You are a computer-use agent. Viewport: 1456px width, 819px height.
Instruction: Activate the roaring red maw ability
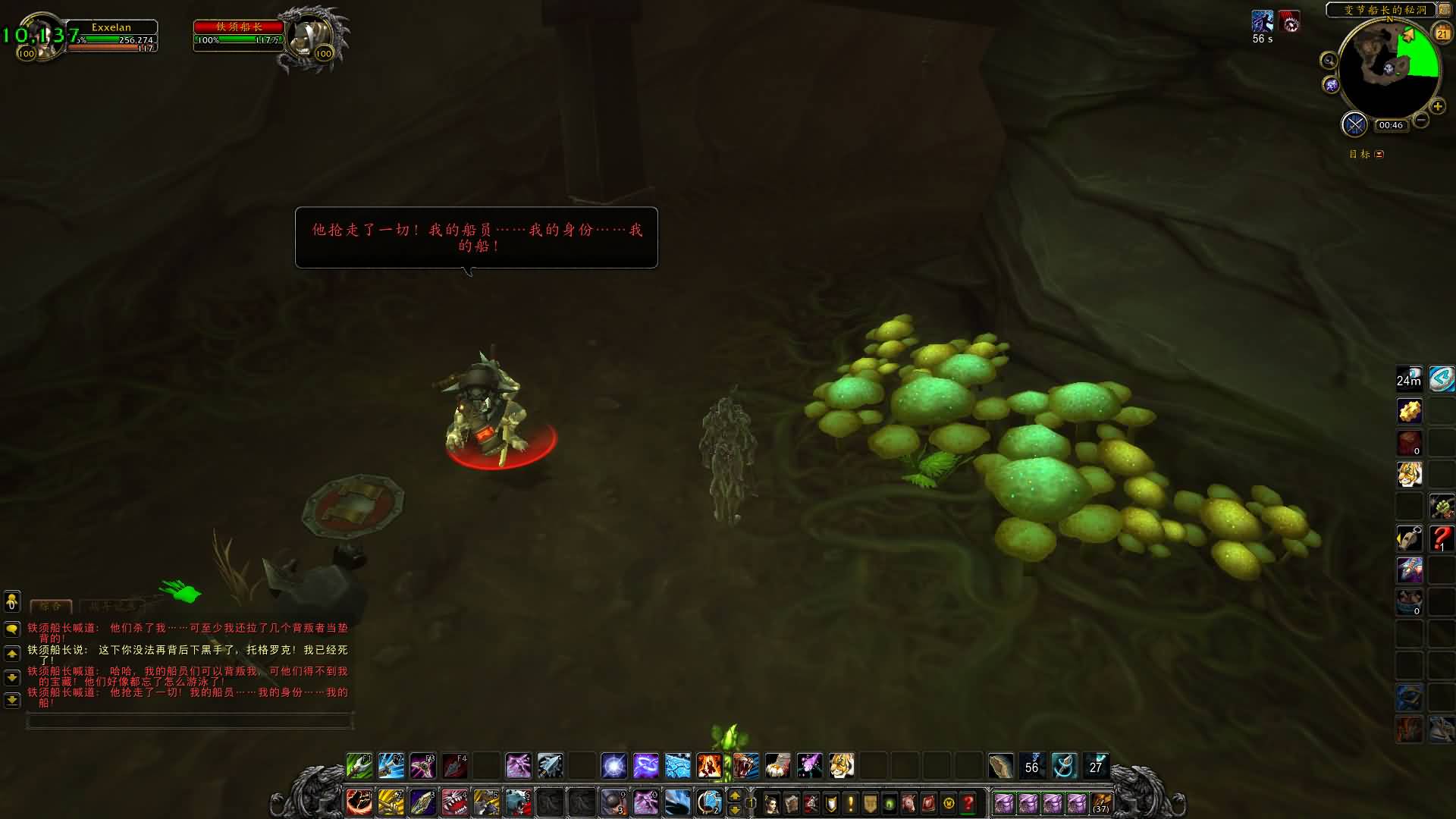pyautogui.click(x=454, y=802)
